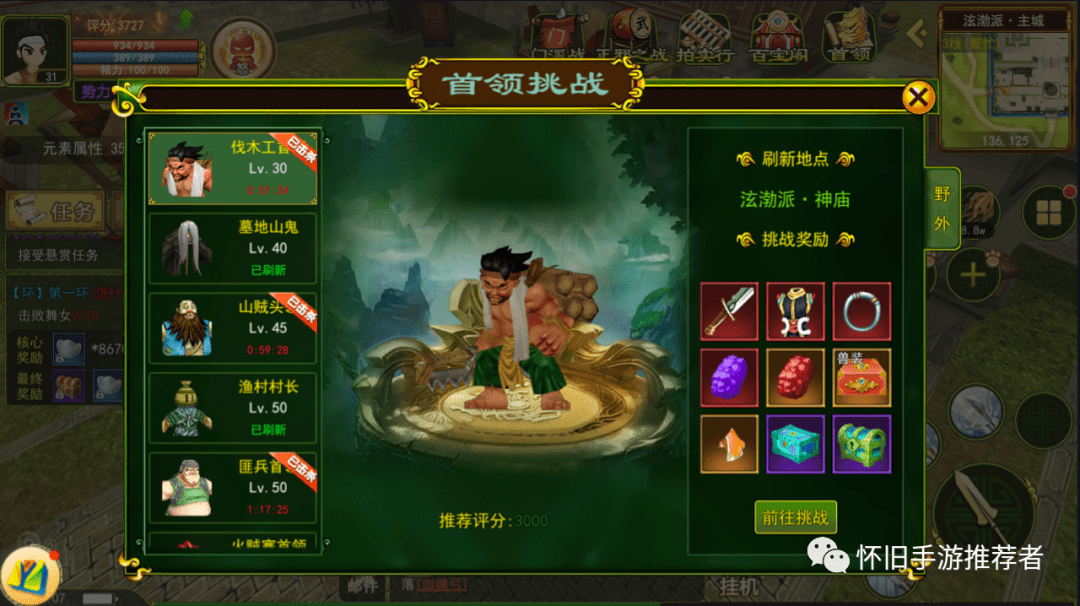Viewport: 1080px width, 606px height.
Task: Check the red gemstone reward
Action: (x=795, y=377)
